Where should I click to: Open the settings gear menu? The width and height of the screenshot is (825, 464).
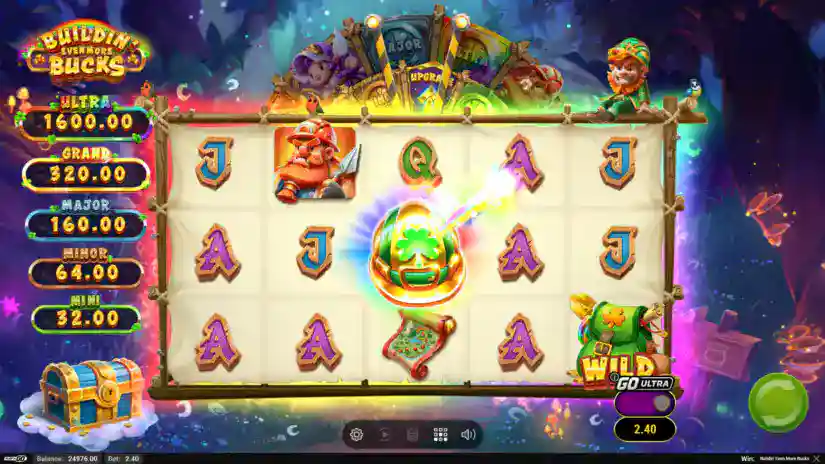click(x=356, y=435)
